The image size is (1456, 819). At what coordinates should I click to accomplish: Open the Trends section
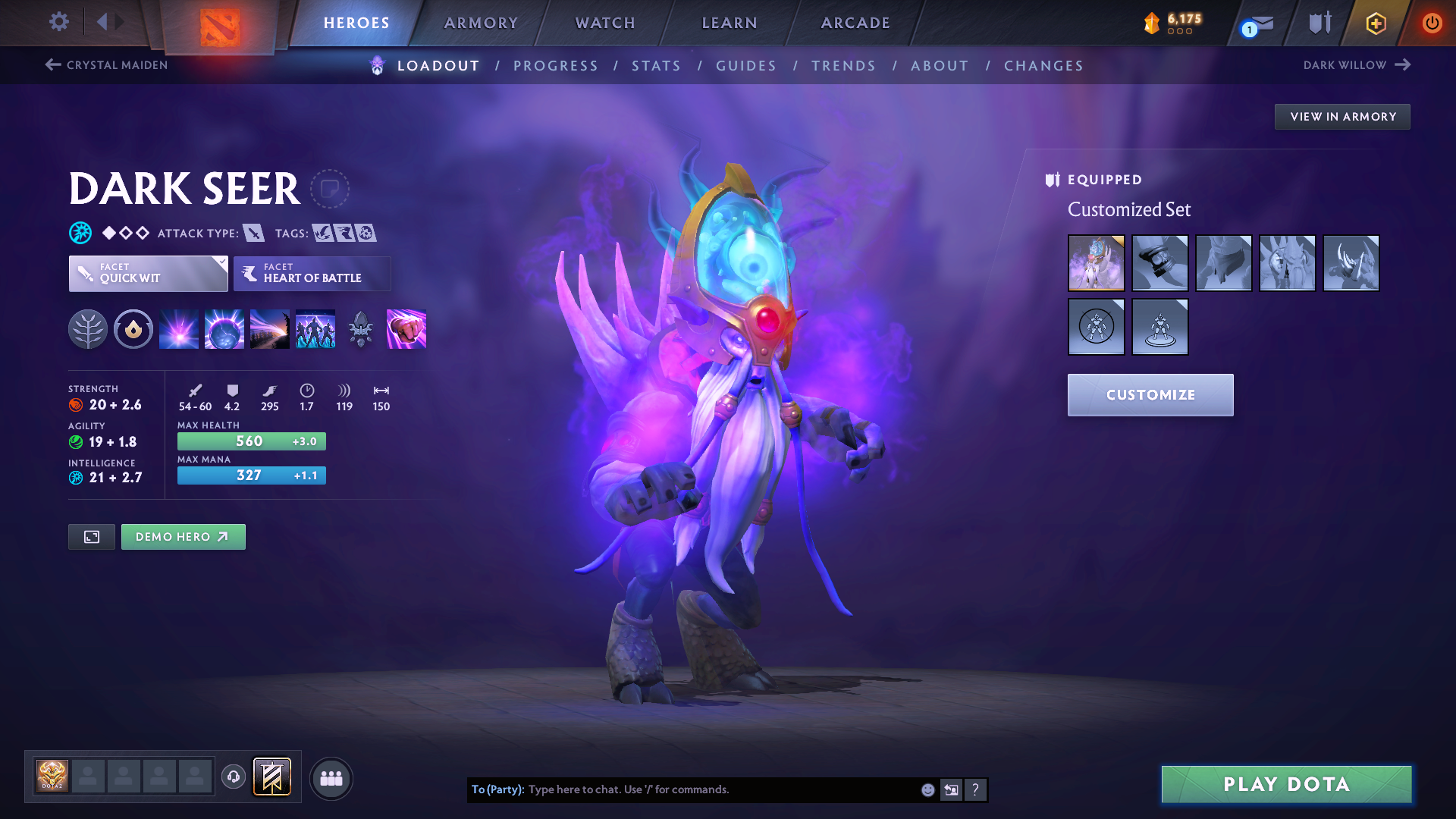point(843,66)
